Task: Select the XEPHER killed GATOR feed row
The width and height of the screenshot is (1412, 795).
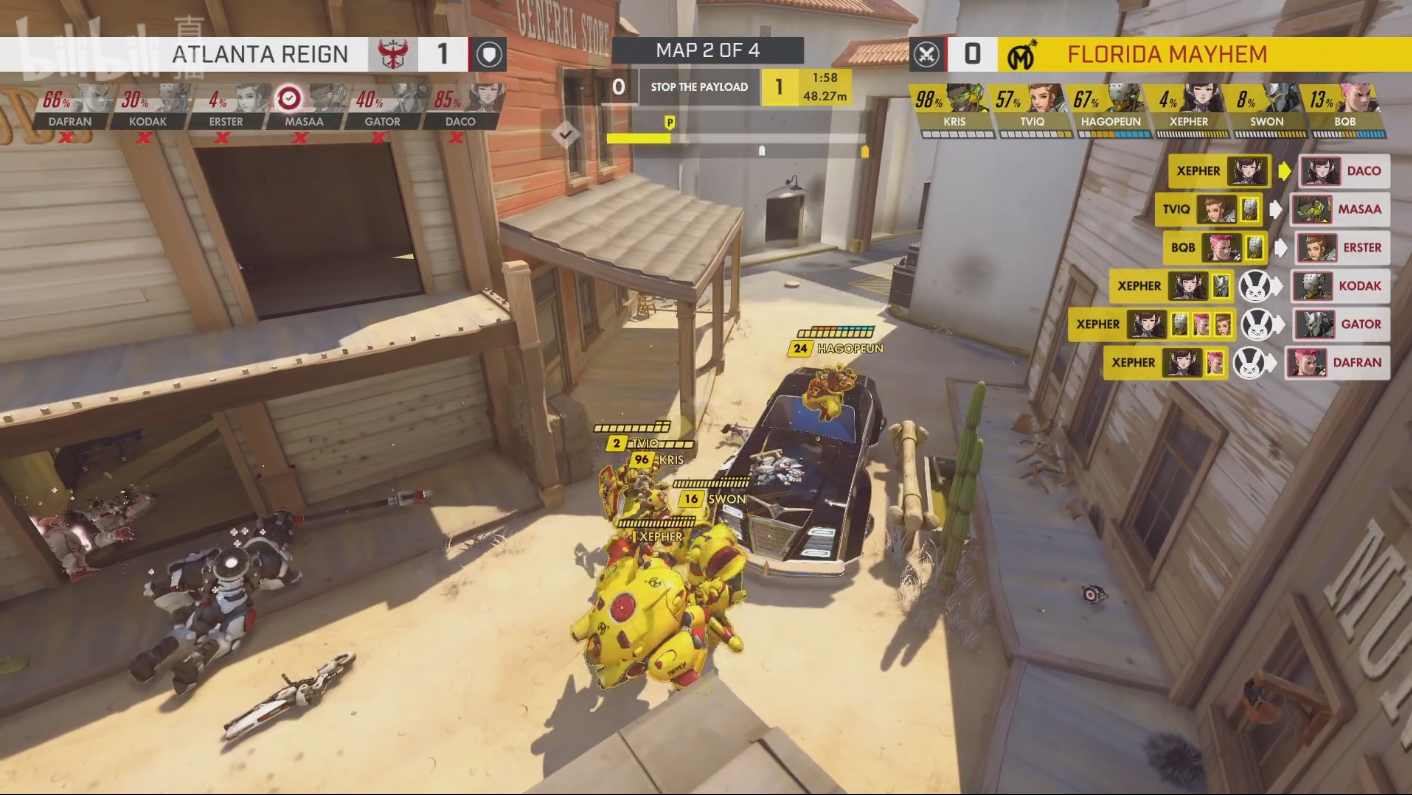Action: click(1229, 324)
